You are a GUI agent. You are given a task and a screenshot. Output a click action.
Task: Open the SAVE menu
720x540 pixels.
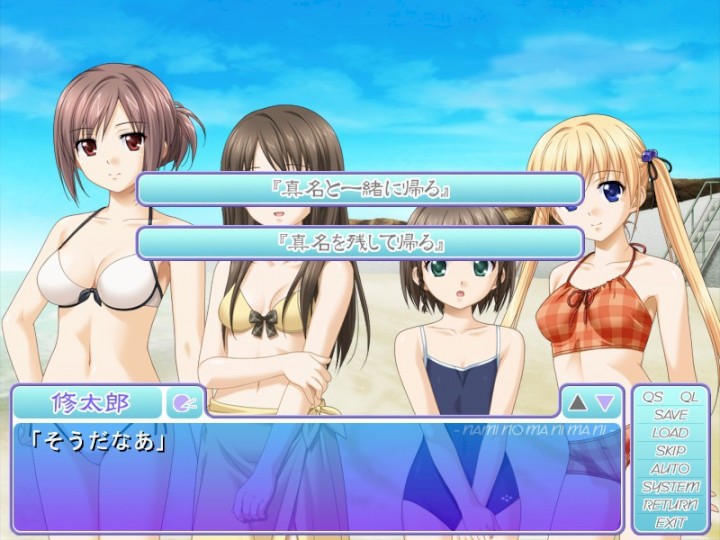tap(670, 415)
